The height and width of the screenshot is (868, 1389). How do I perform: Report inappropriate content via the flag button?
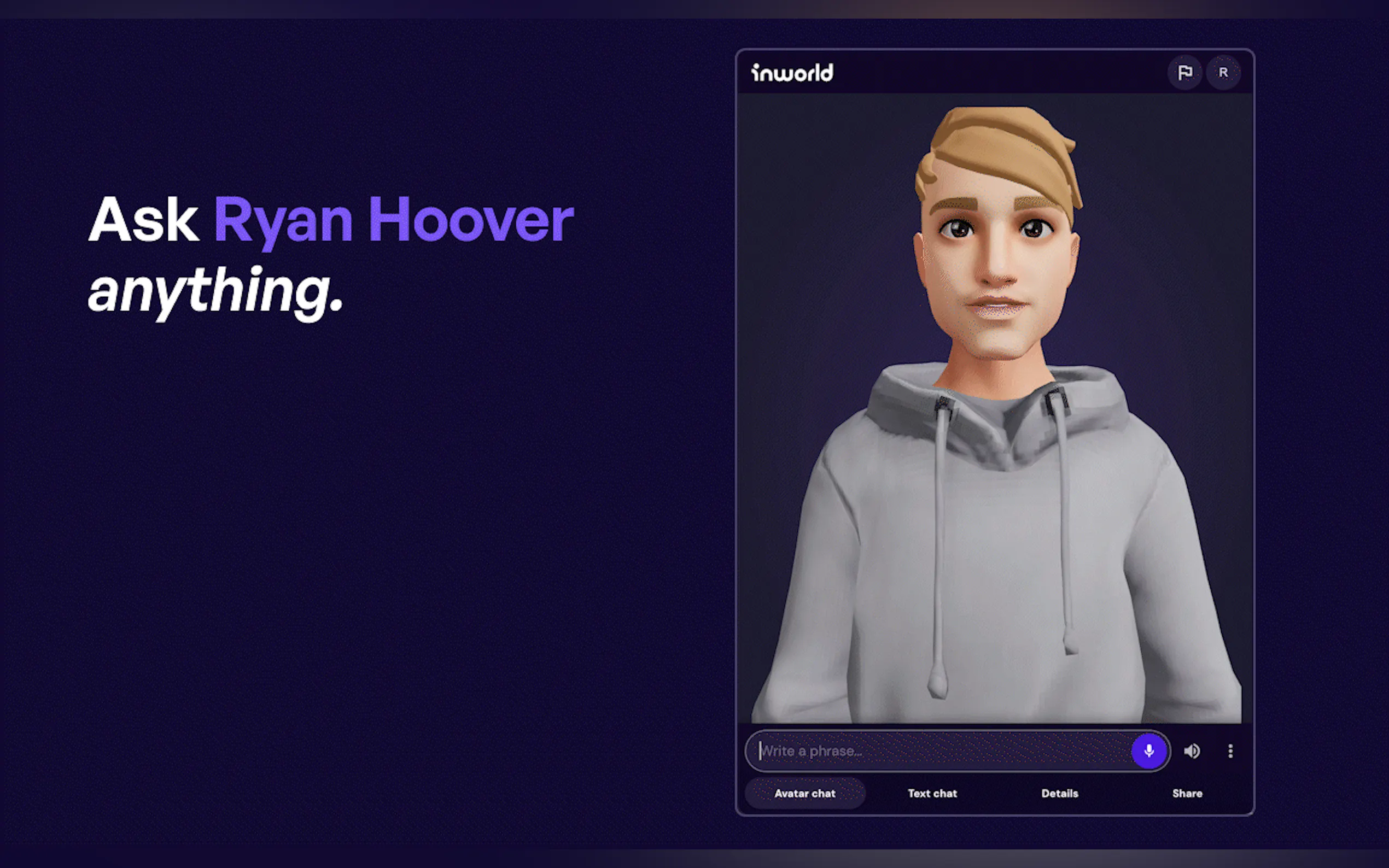click(1186, 72)
